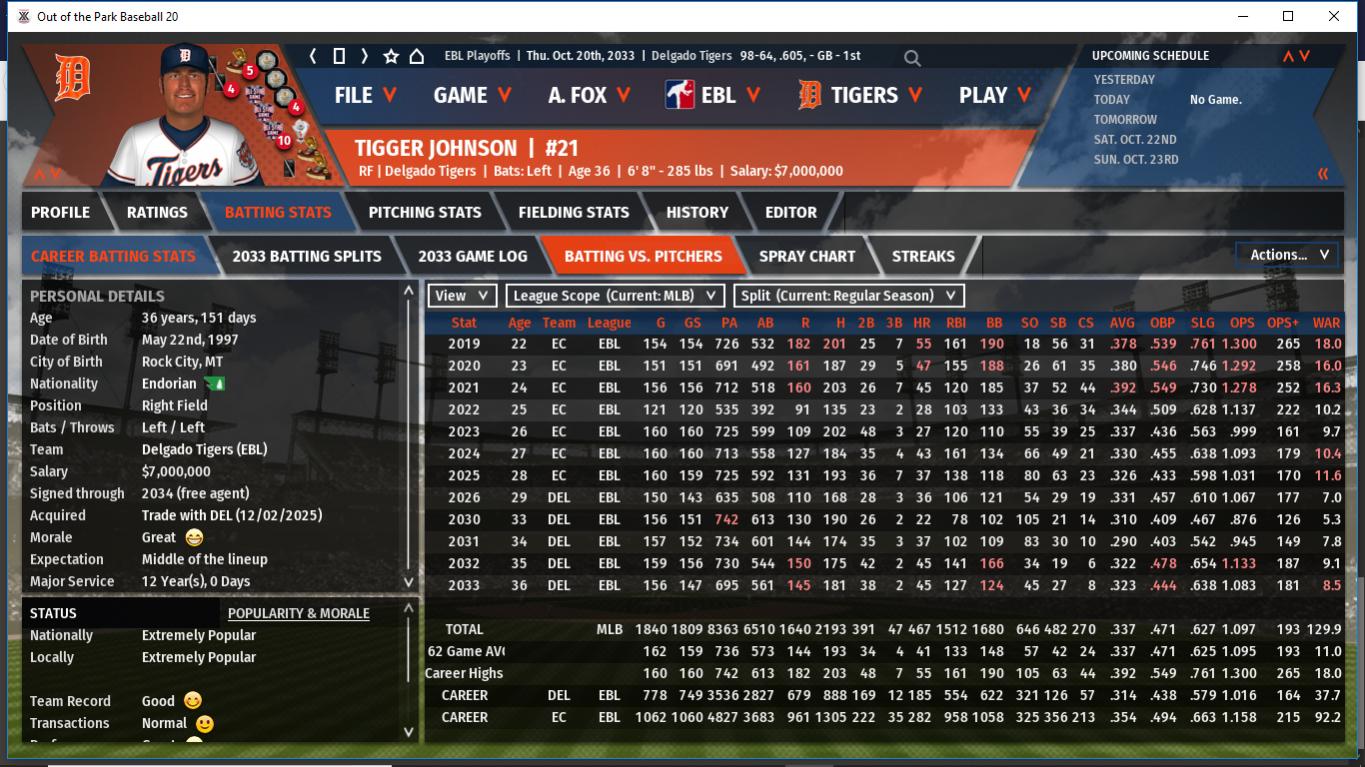Close the game window
Image resolution: width=1365 pixels, height=767 pixels.
1333,16
